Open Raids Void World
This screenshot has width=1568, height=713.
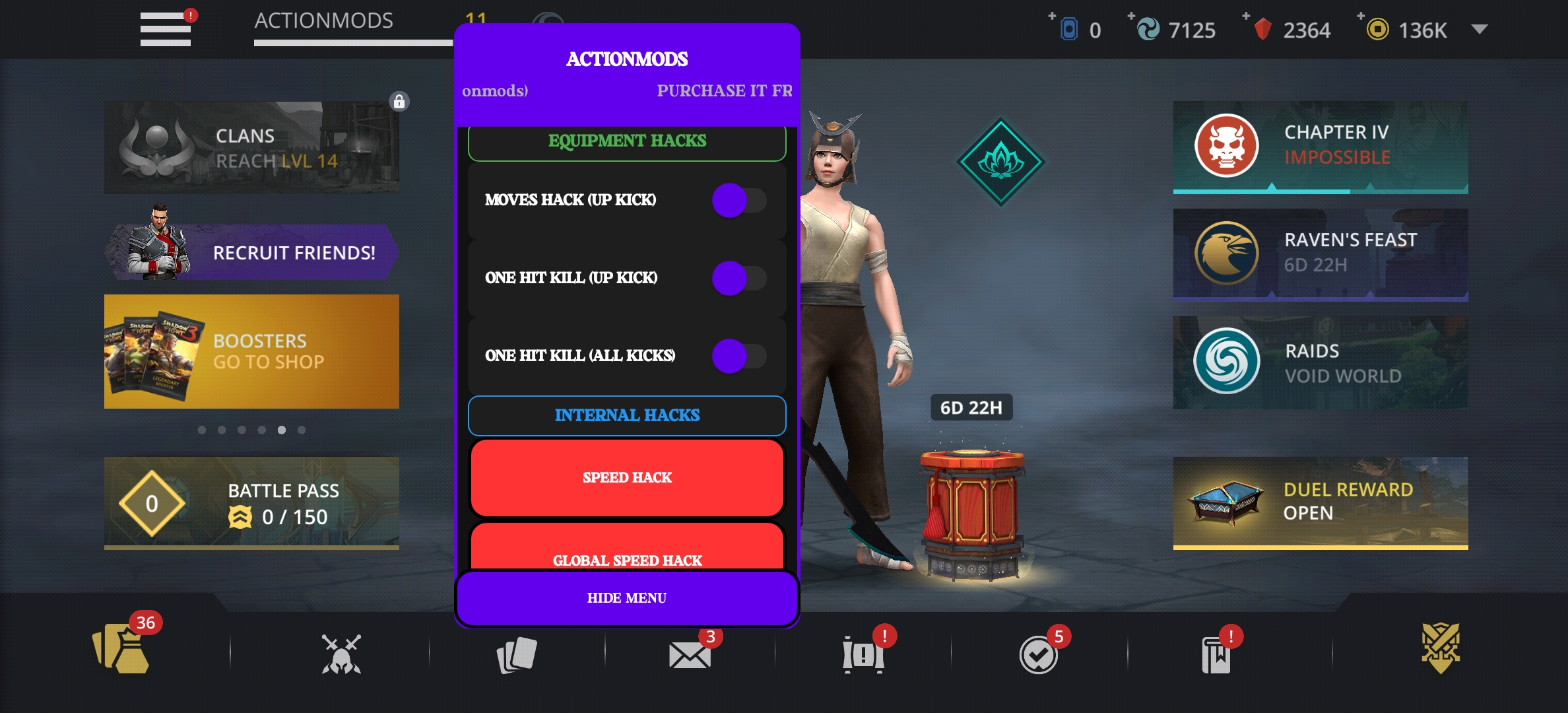1320,362
